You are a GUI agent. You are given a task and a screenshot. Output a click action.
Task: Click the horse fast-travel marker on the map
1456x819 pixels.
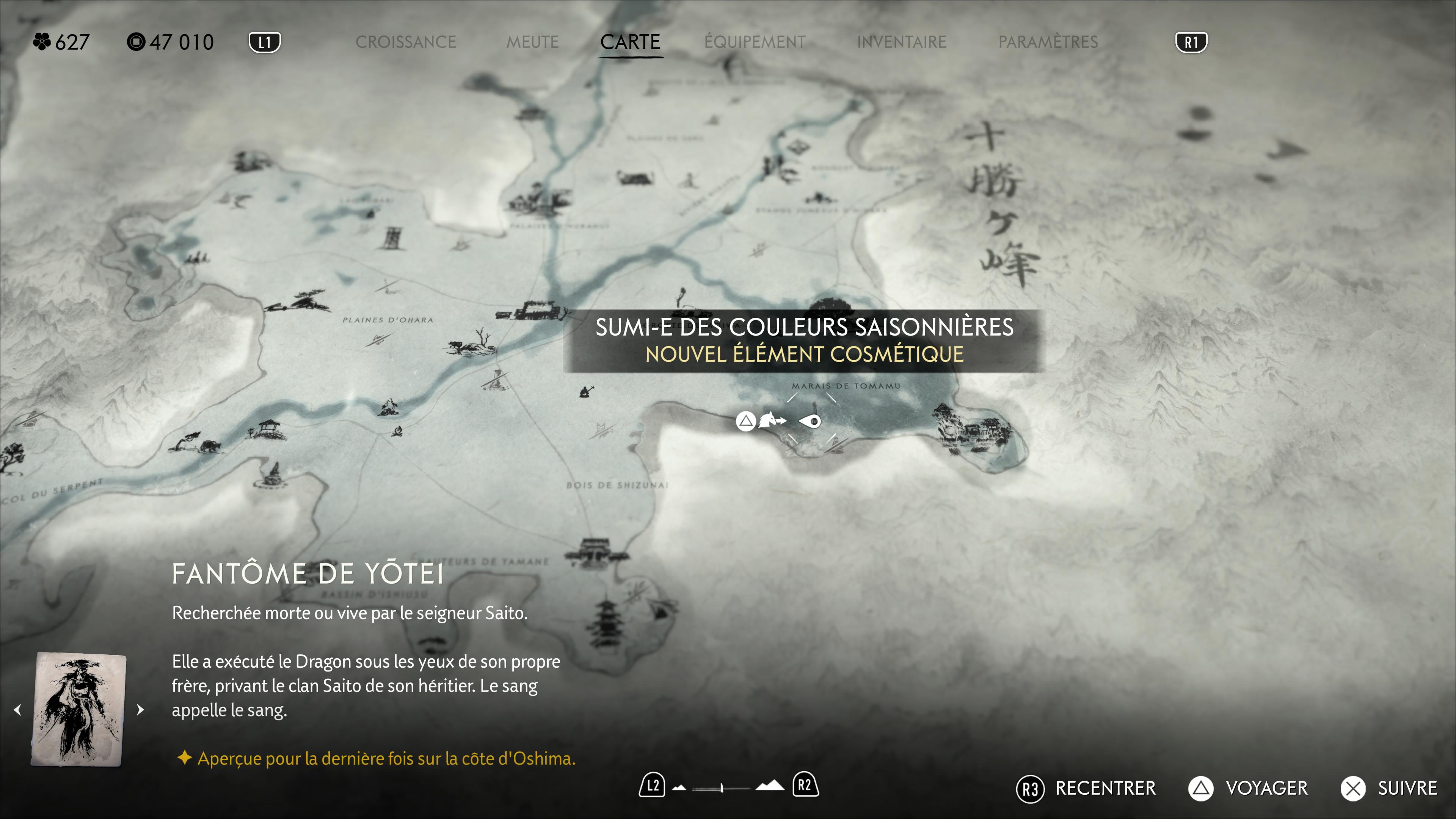pos(771,420)
